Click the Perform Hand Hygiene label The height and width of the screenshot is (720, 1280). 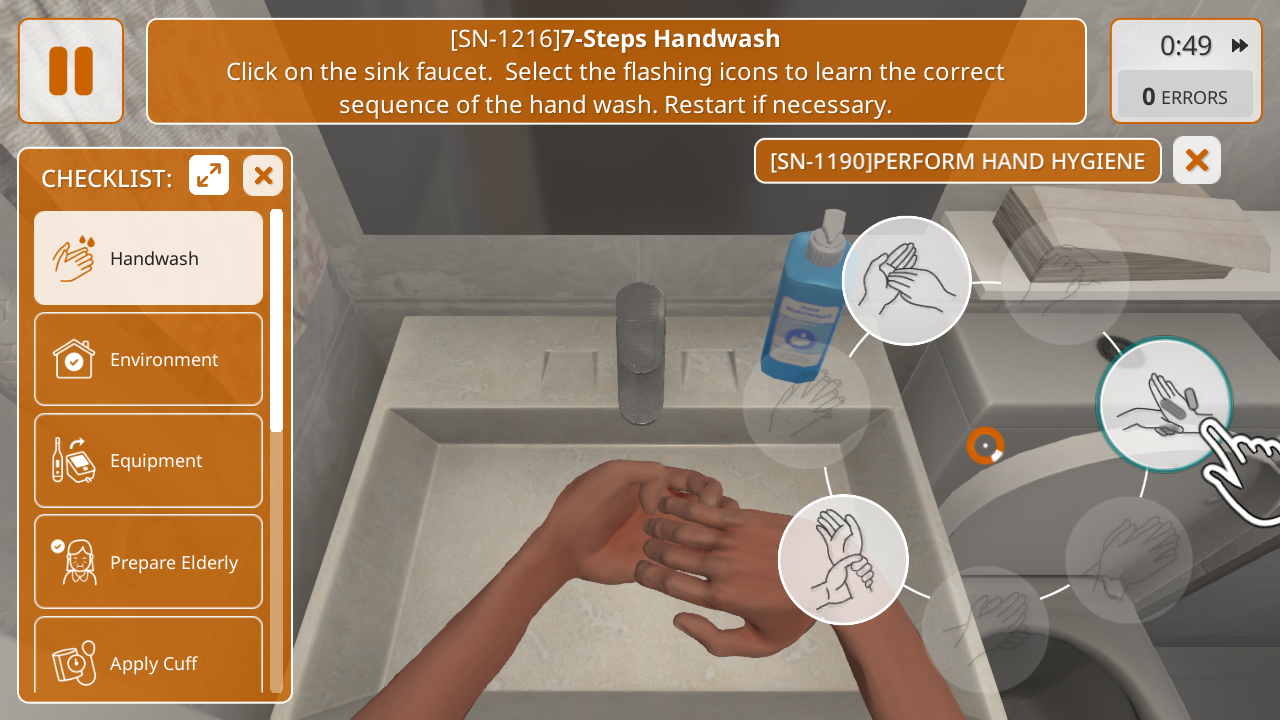957,161
